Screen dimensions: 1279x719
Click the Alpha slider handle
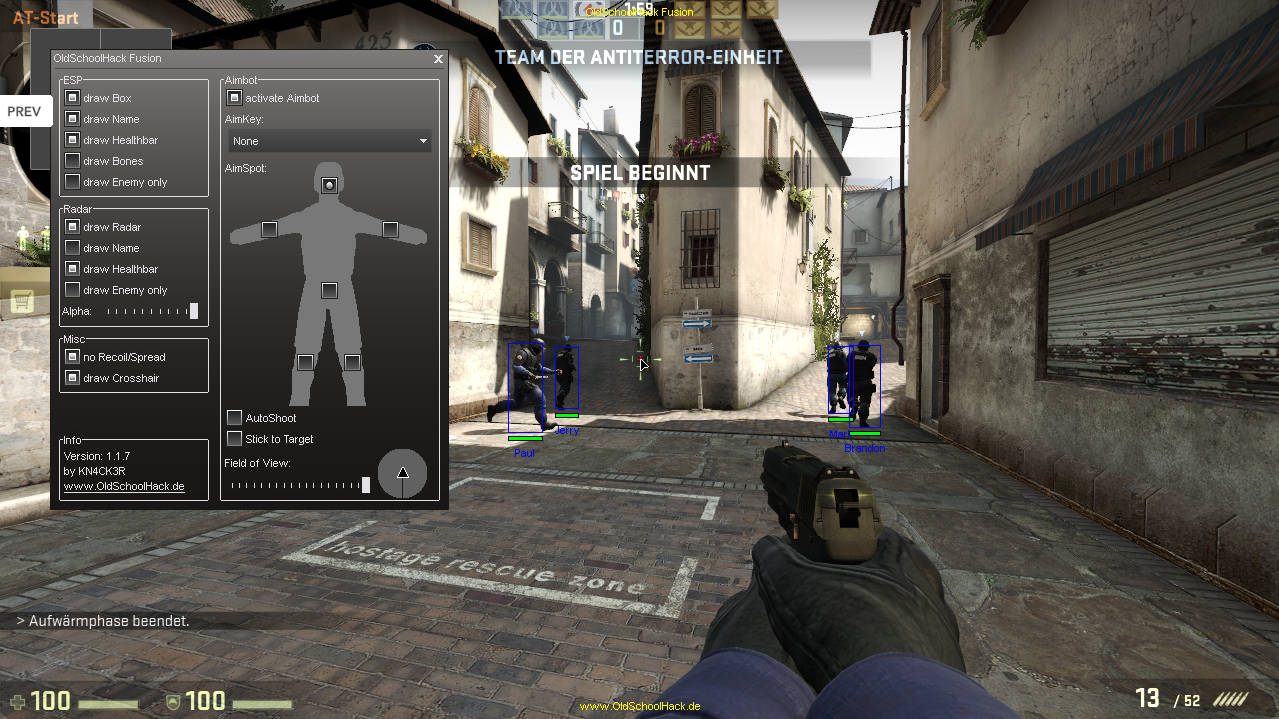pos(194,311)
